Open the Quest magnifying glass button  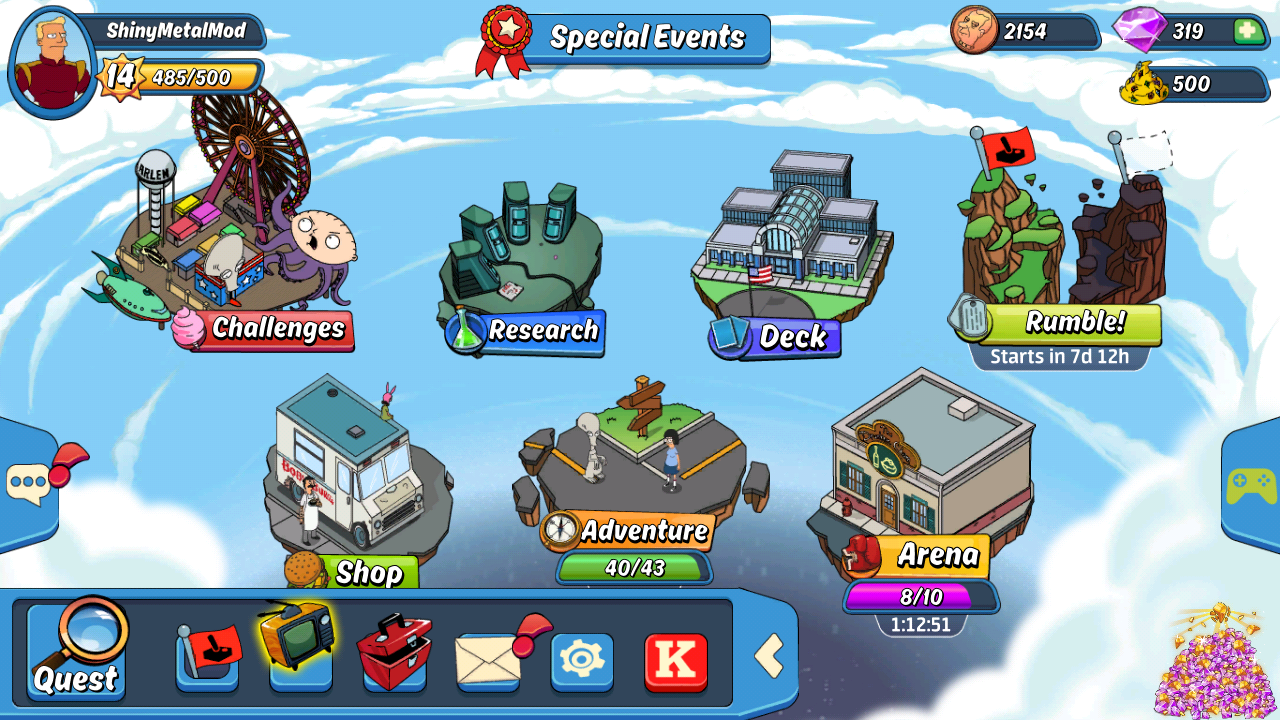pos(77,650)
